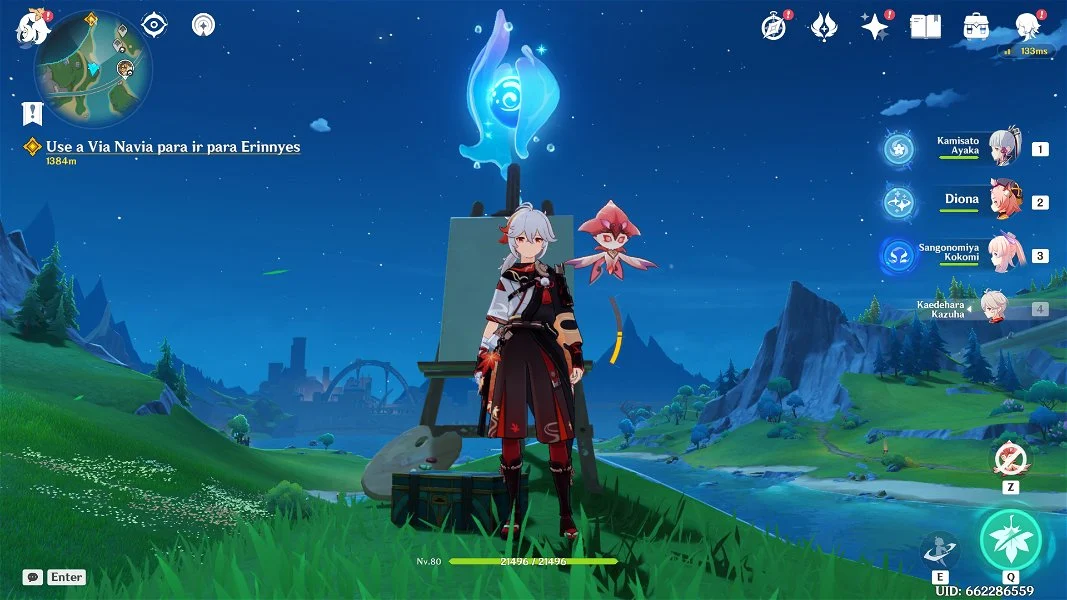This screenshot has width=1067, height=600.
Task: Open the winged Battle Pass icon
Action: point(823,27)
